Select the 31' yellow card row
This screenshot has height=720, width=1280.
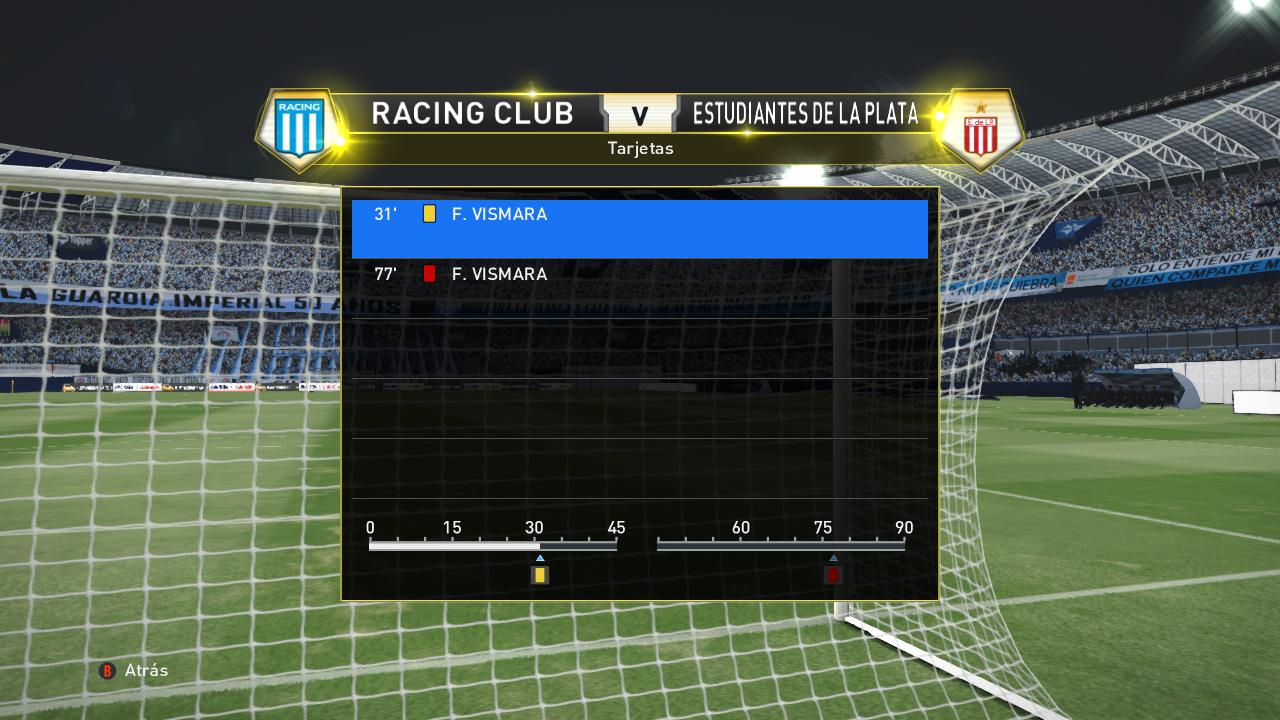click(x=639, y=228)
